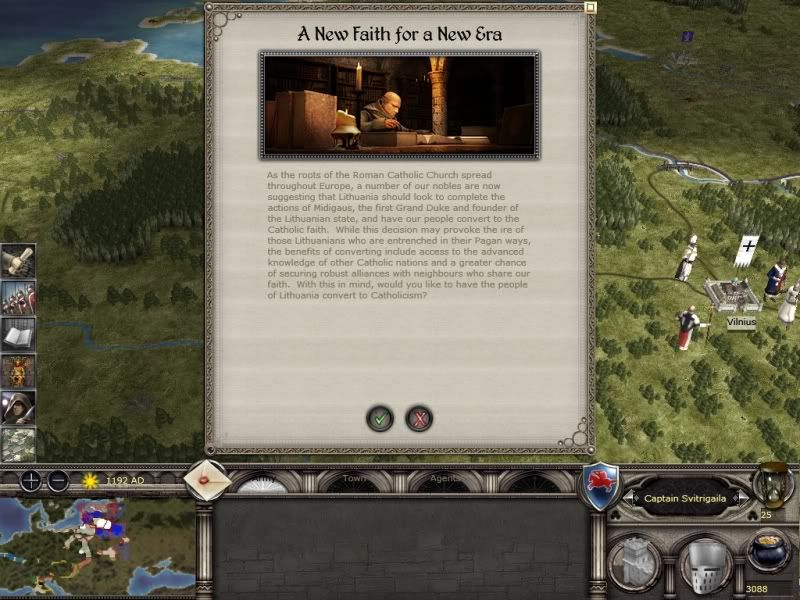
Task: Open the faction overview via the red shield
Action: pos(601,487)
